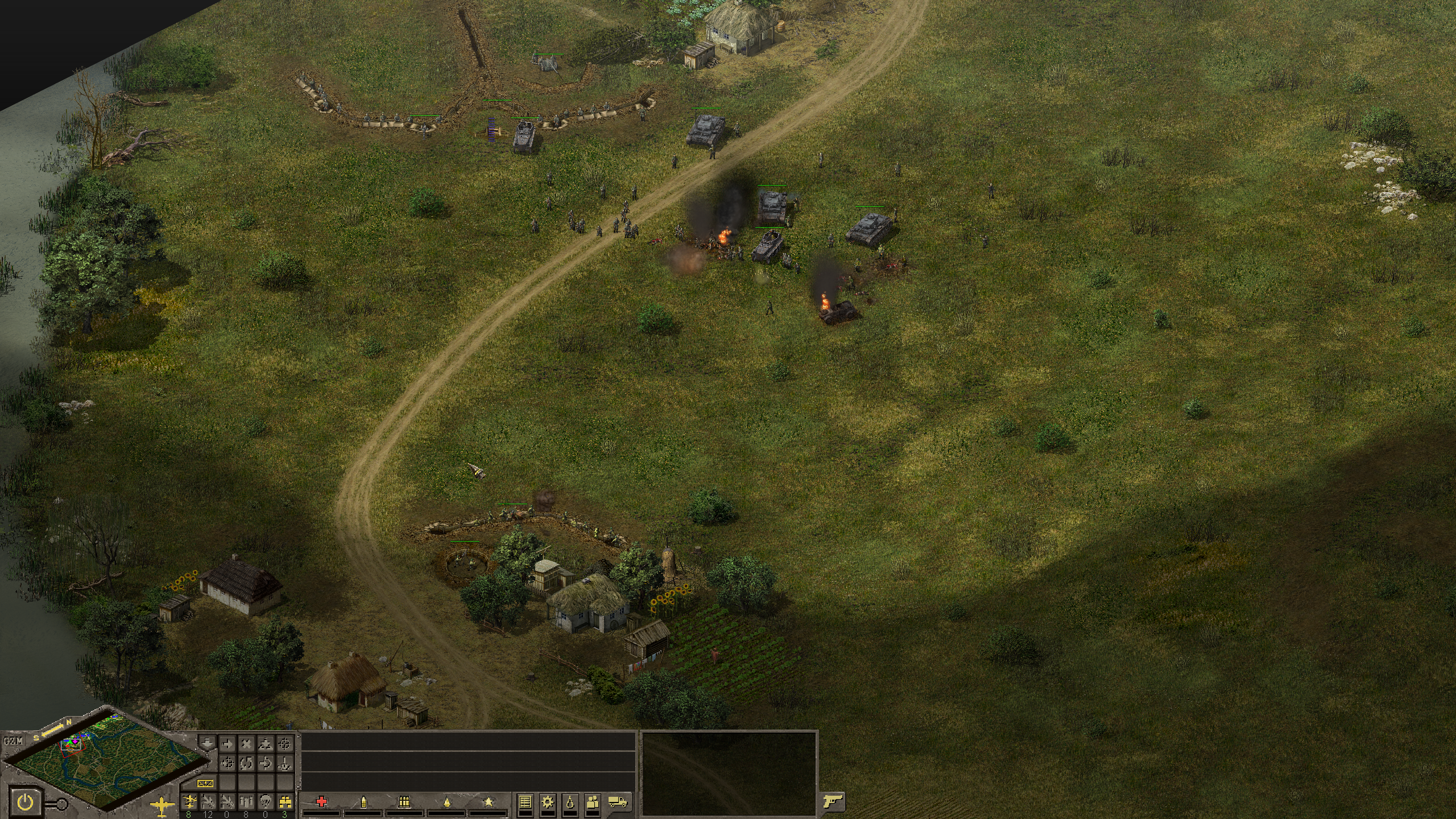The height and width of the screenshot is (819, 1456).
Task: Select the arrow-into-crosshair assault command
Action: point(227,763)
